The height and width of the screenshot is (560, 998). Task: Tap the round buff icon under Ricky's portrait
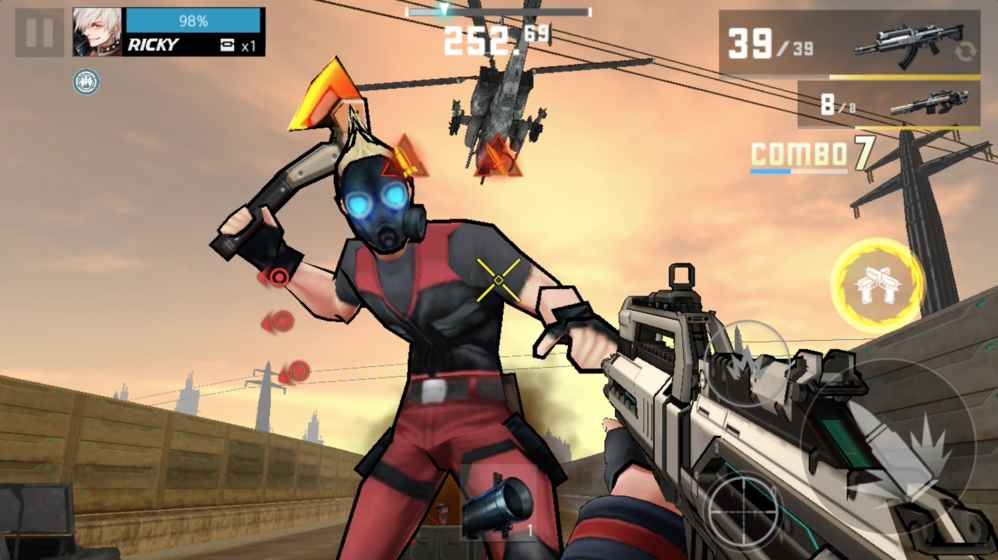click(86, 82)
